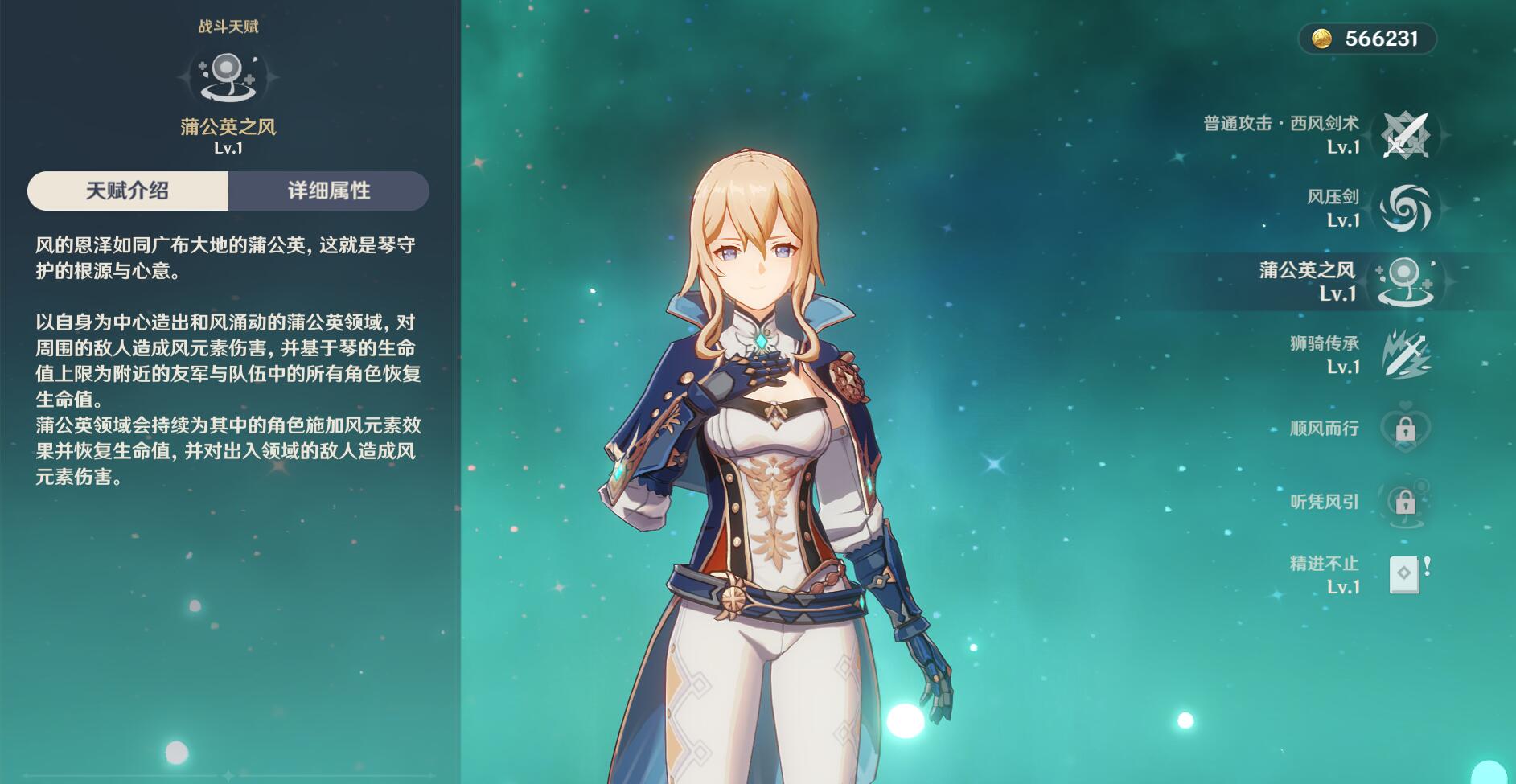Switch to the 天赋介绍 tab
The height and width of the screenshot is (784, 1516).
[128, 191]
